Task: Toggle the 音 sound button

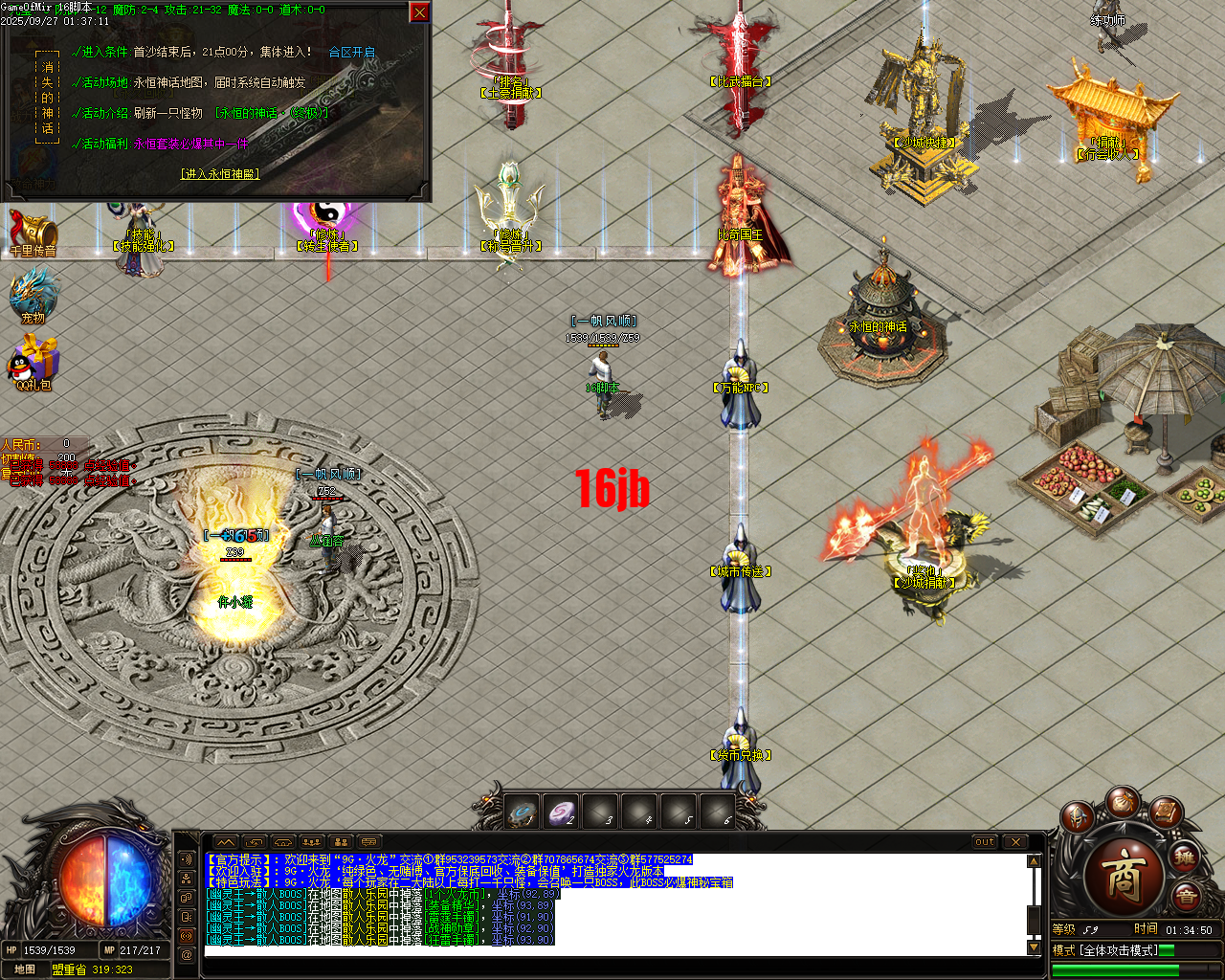Action: pos(1187,895)
